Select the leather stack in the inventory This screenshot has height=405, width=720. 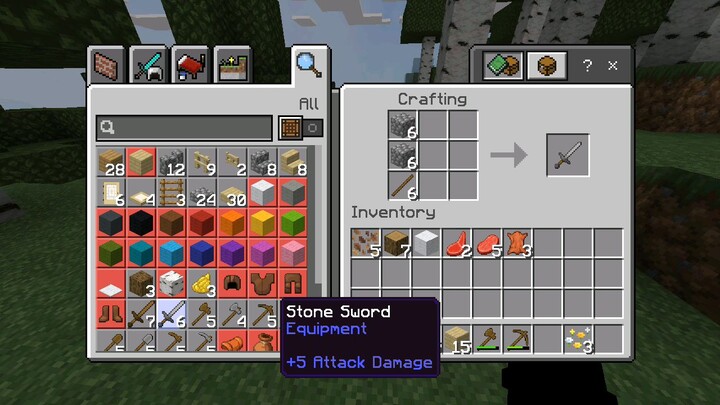[517, 244]
